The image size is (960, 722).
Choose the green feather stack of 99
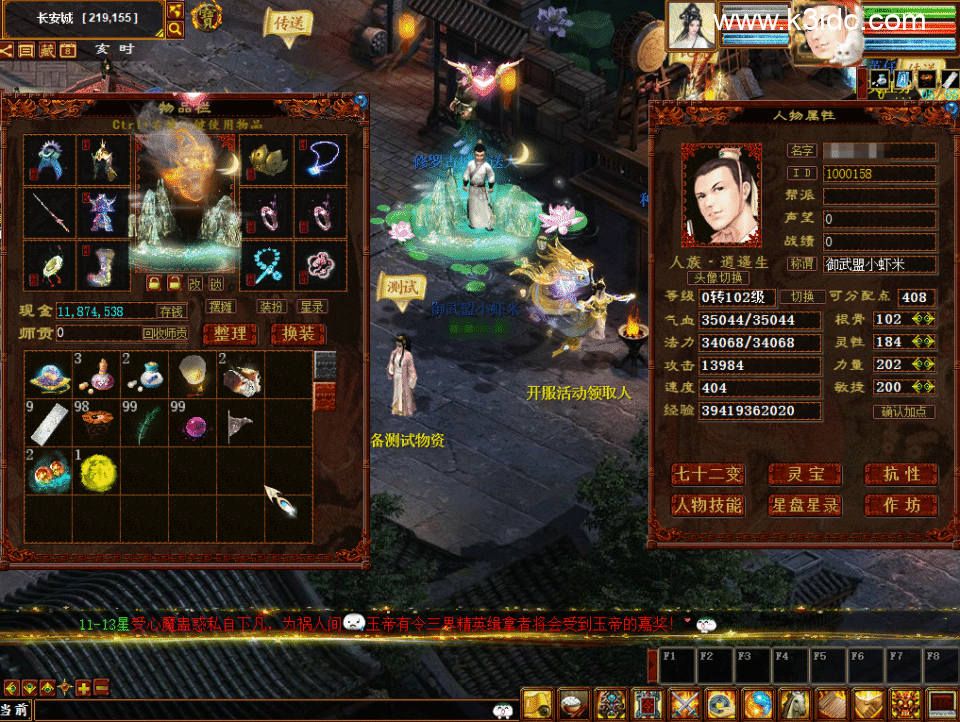(x=144, y=423)
